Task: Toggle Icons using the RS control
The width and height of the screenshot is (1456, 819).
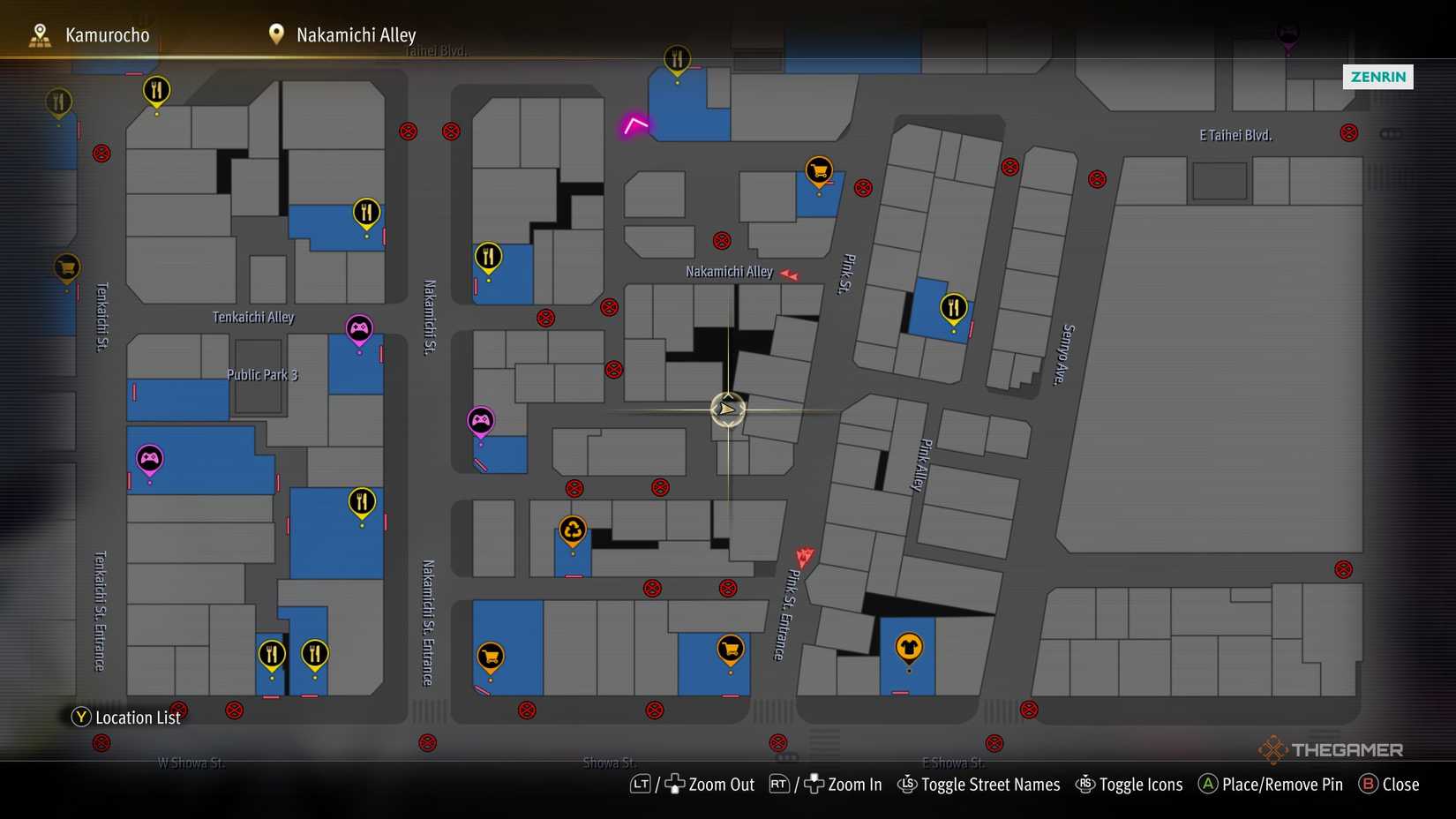Action: pos(1086,785)
